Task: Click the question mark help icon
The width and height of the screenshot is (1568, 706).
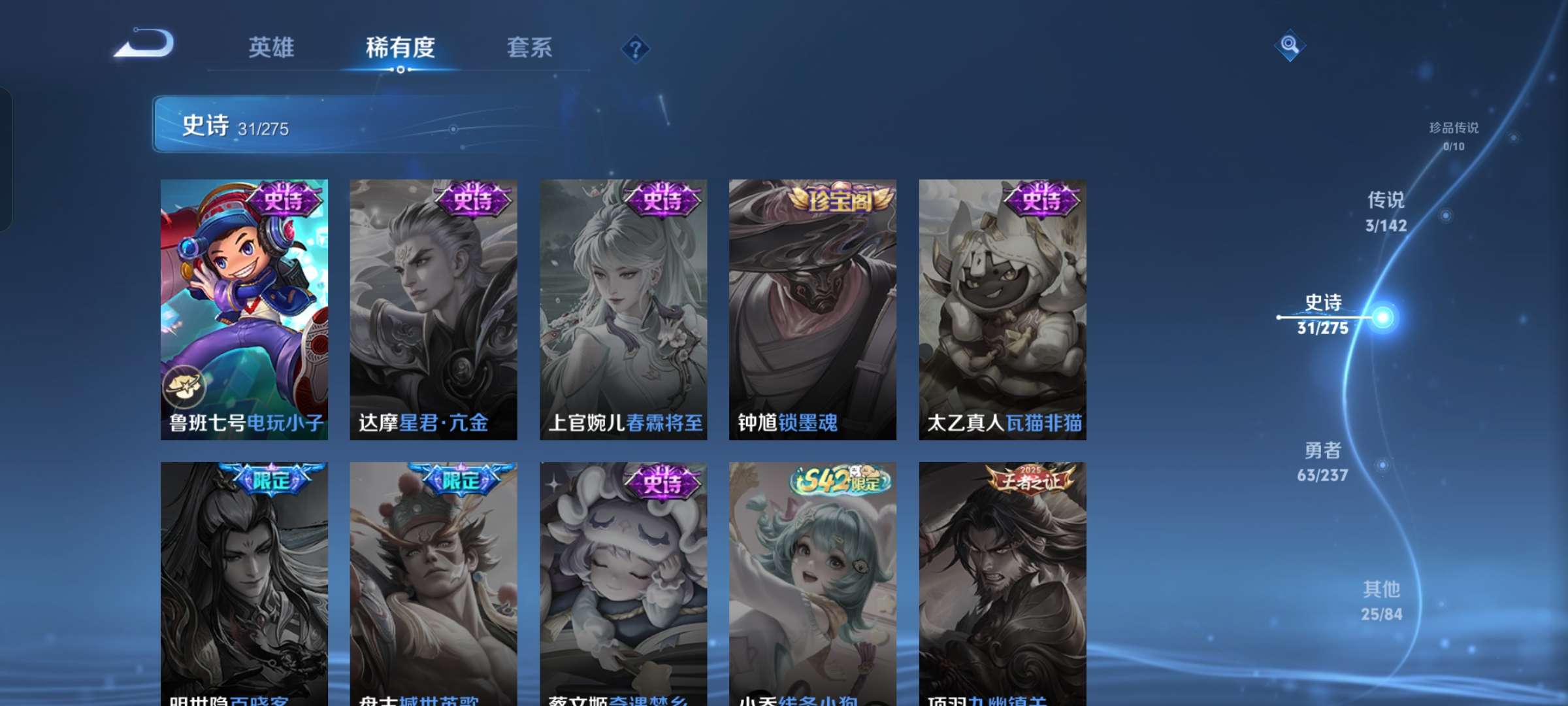Action: coord(633,48)
